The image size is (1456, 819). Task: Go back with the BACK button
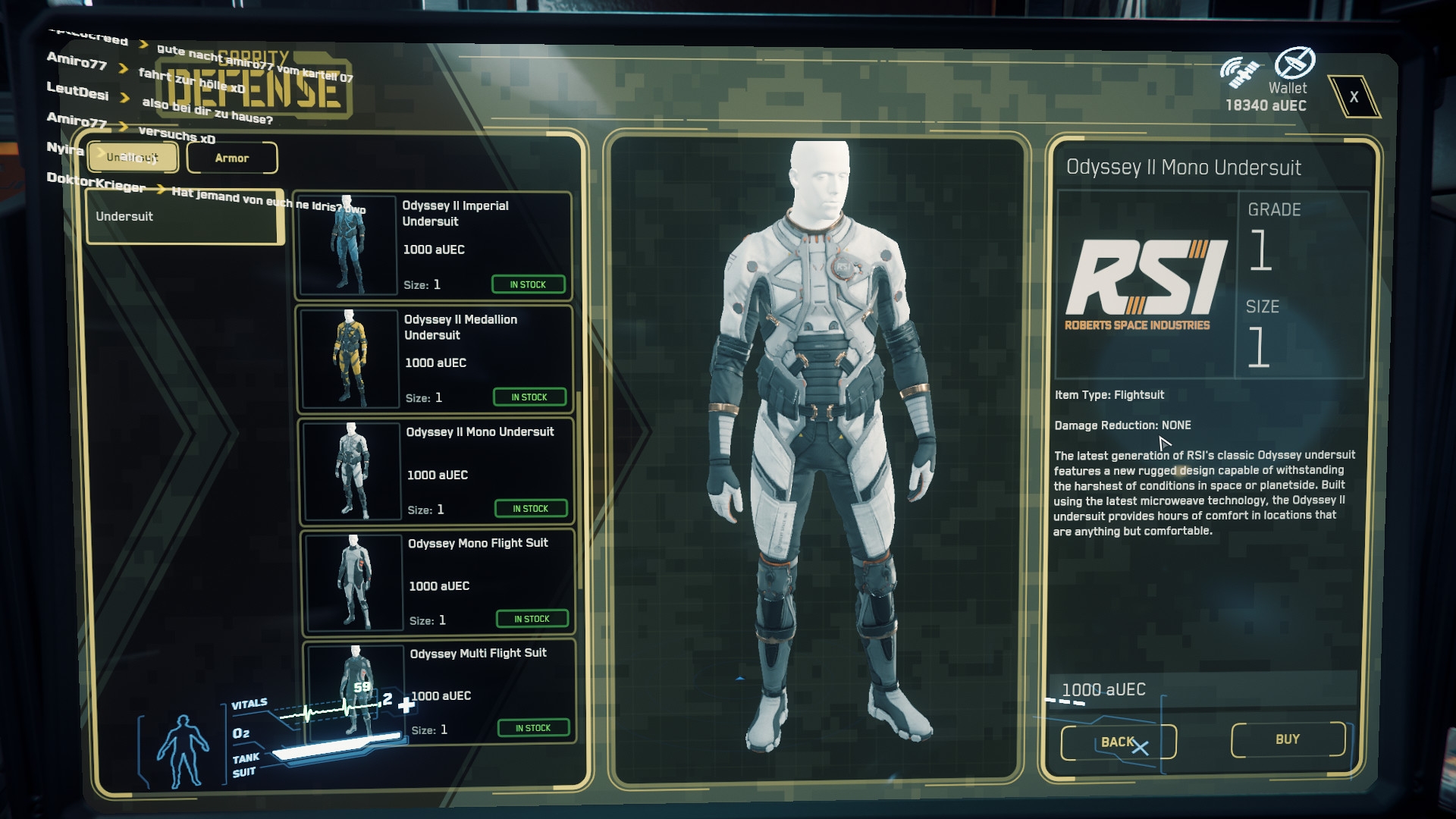pyautogui.click(x=1118, y=742)
